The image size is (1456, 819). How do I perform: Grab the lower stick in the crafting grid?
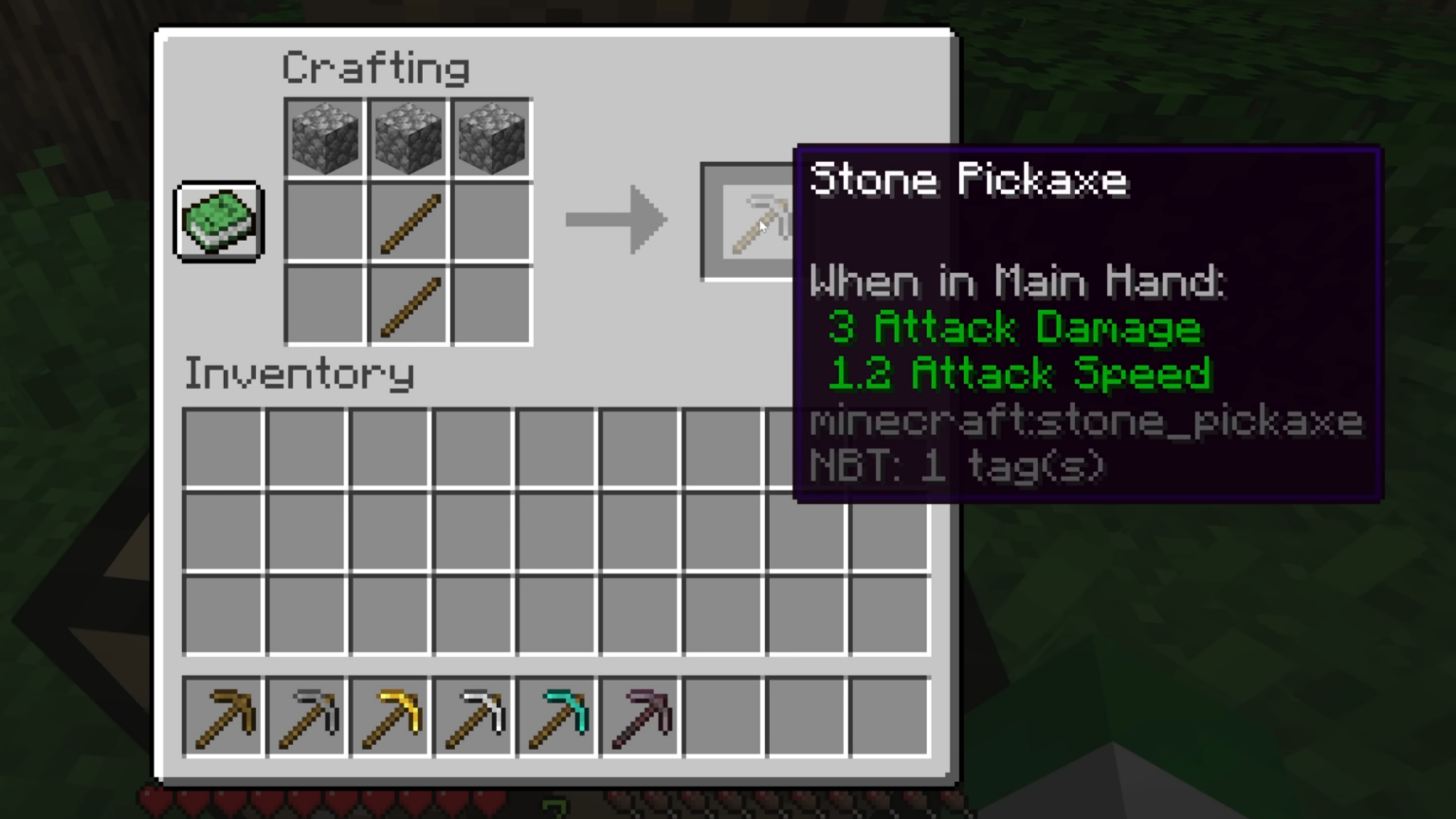tap(407, 305)
